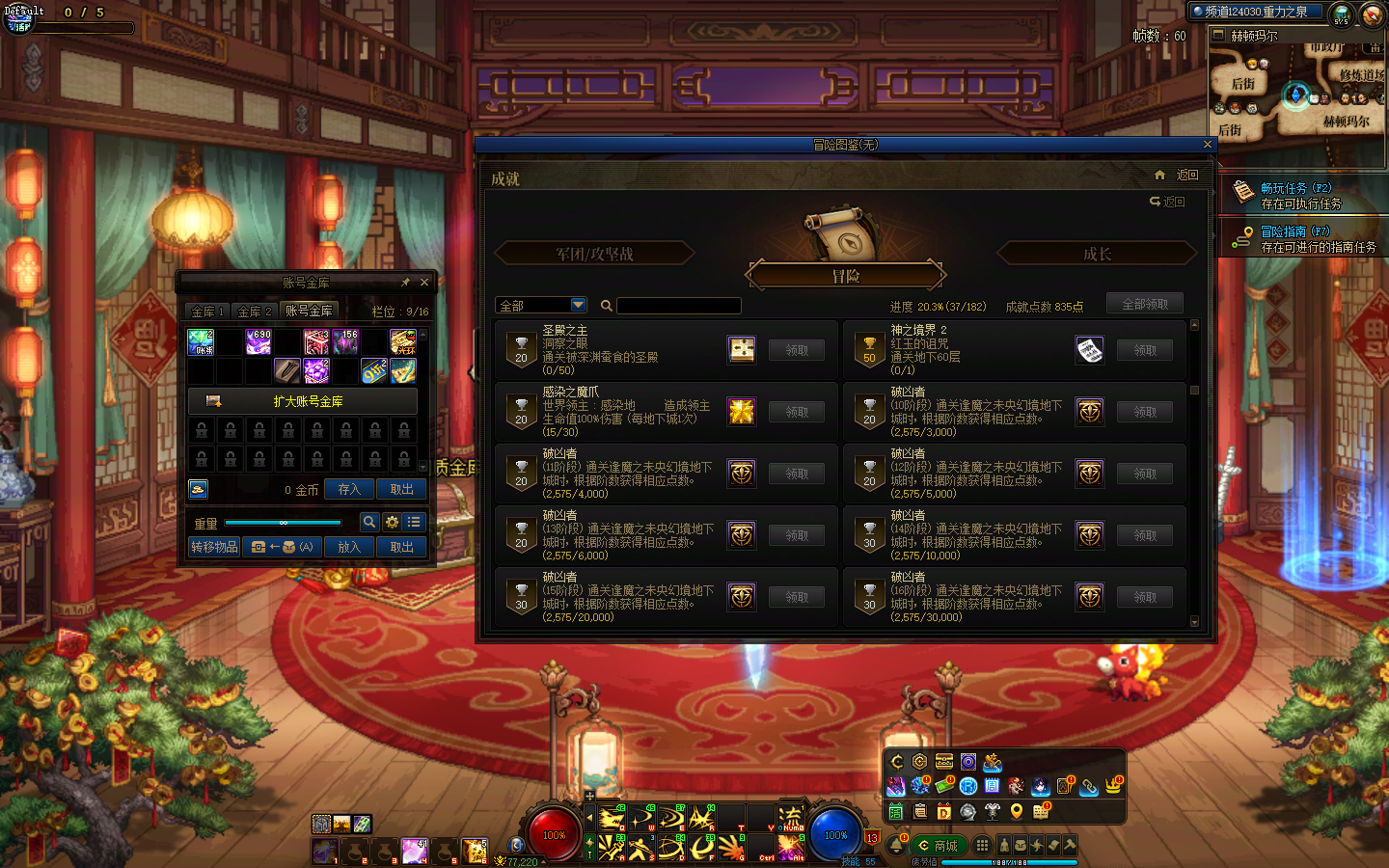Claim the 圣殿之主 achievement reward
The image size is (1389, 868).
click(x=796, y=350)
